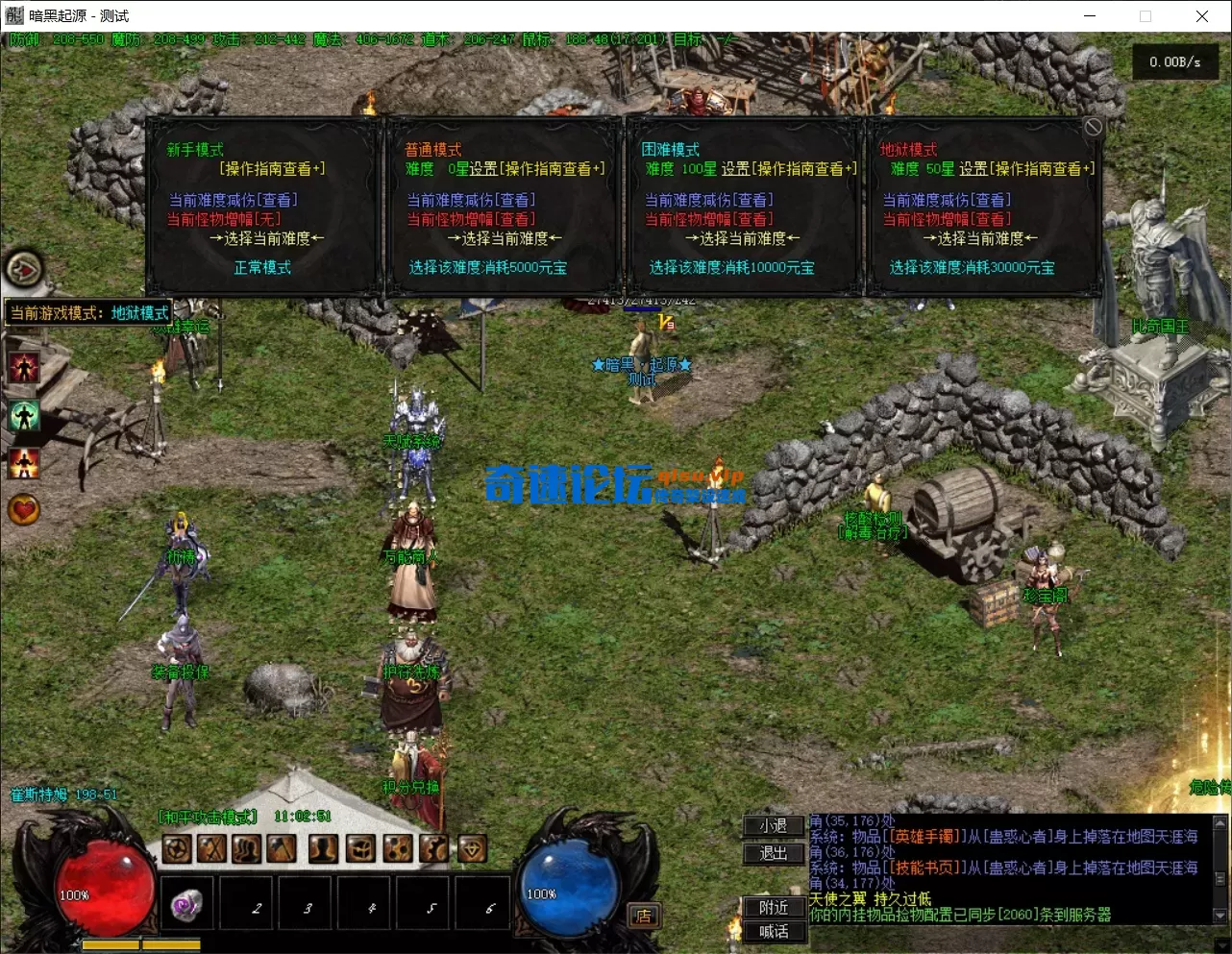This screenshot has height=954, width=1232.
Task: Switch chat to 附近 nearby channel
Action: [x=773, y=907]
